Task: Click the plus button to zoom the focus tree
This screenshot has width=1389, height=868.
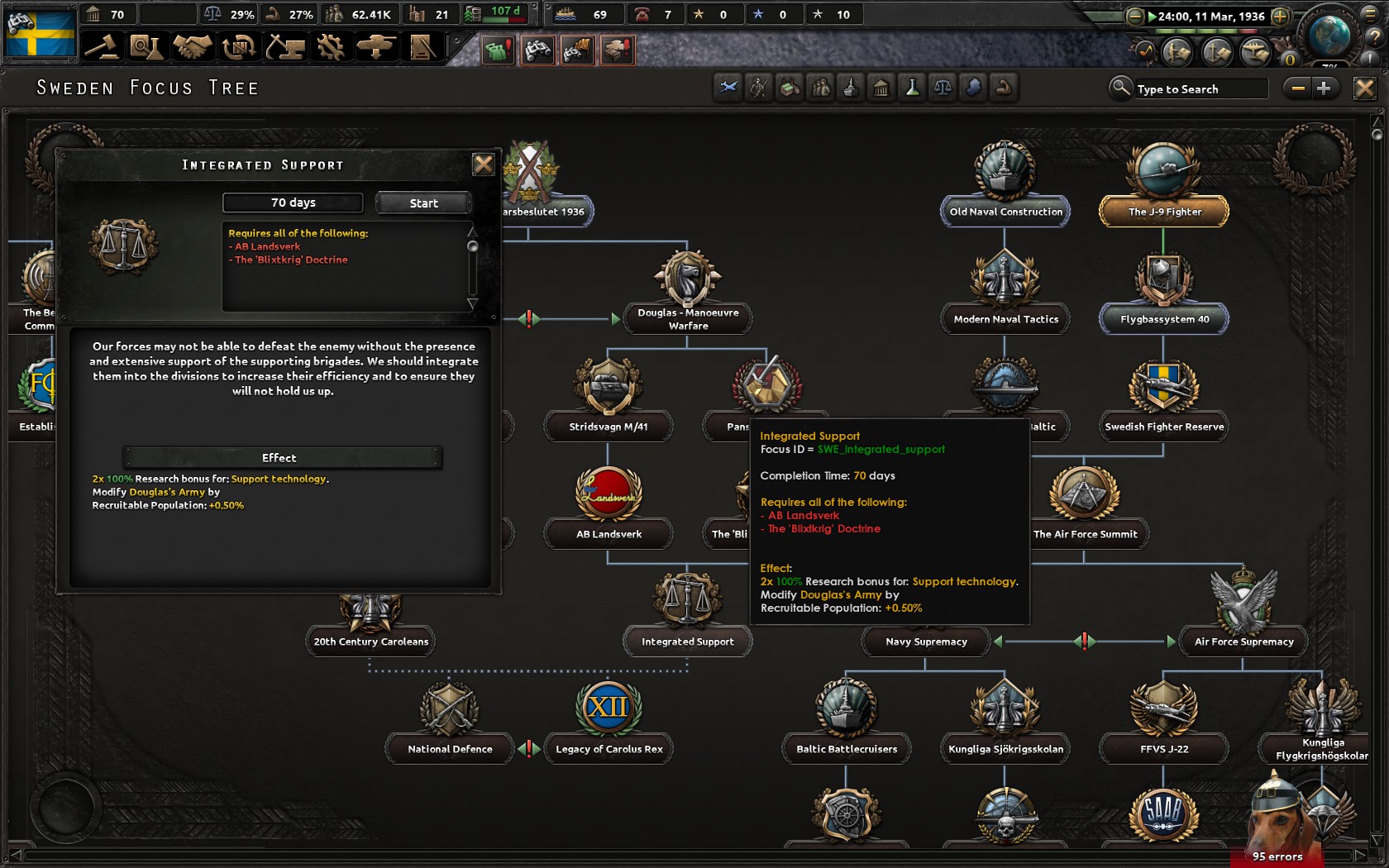Action: 1324,88
